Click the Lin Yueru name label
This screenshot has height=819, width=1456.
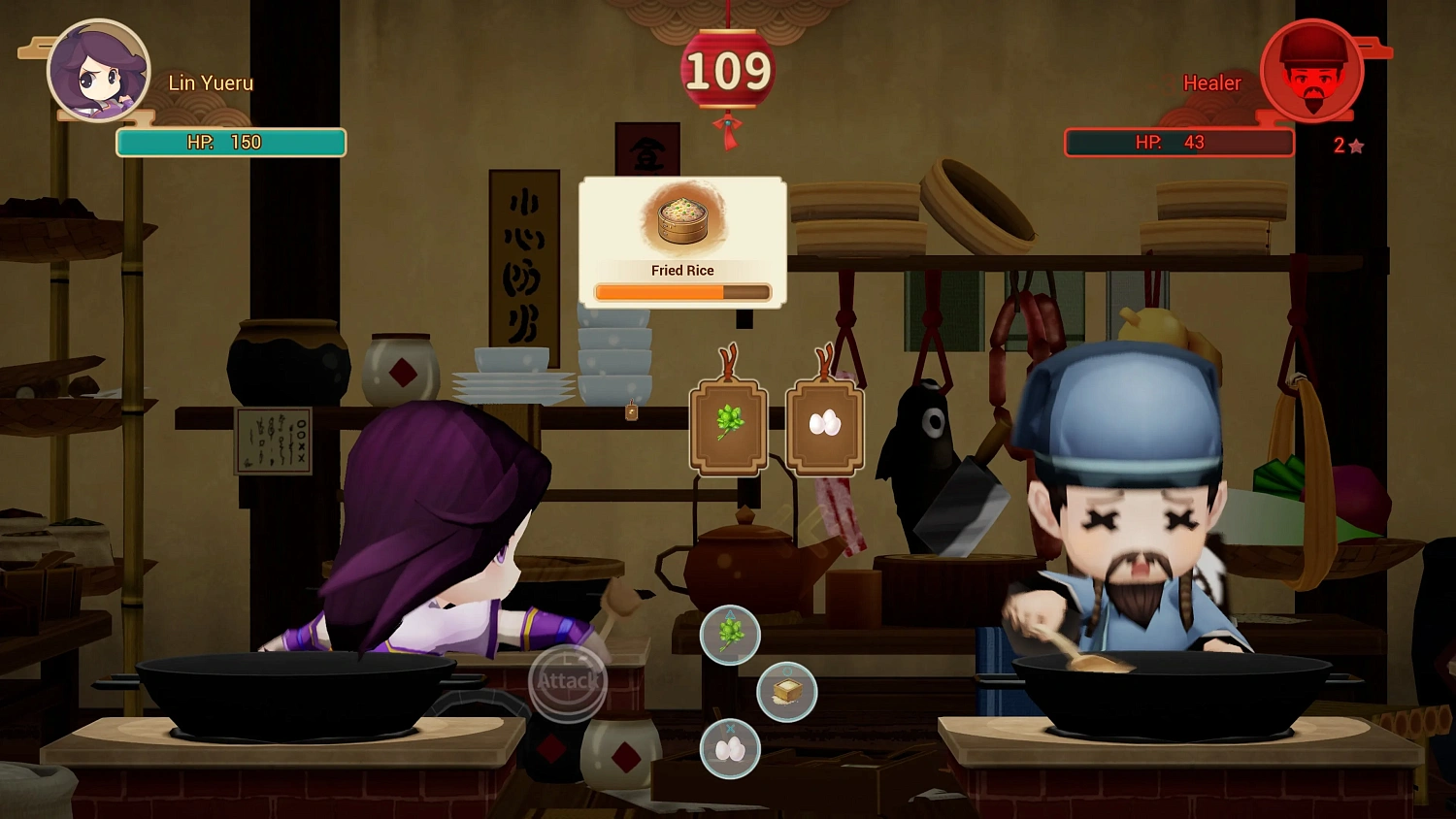click(x=210, y=82)
